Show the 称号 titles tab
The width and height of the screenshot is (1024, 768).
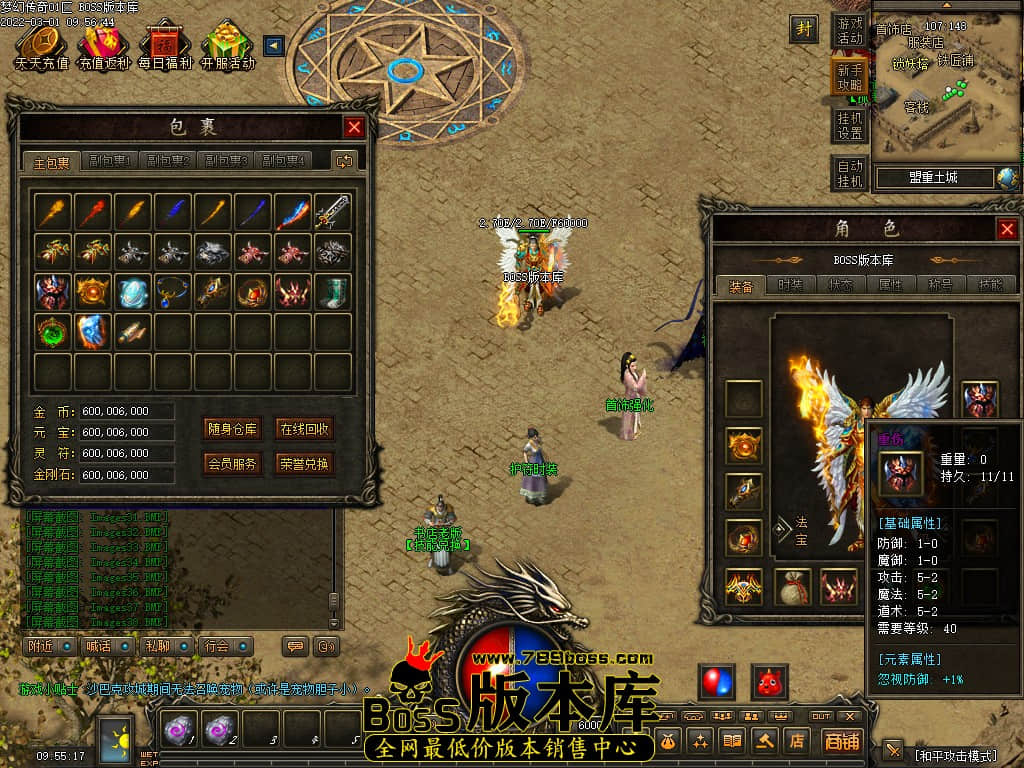(x=940, y=285)
